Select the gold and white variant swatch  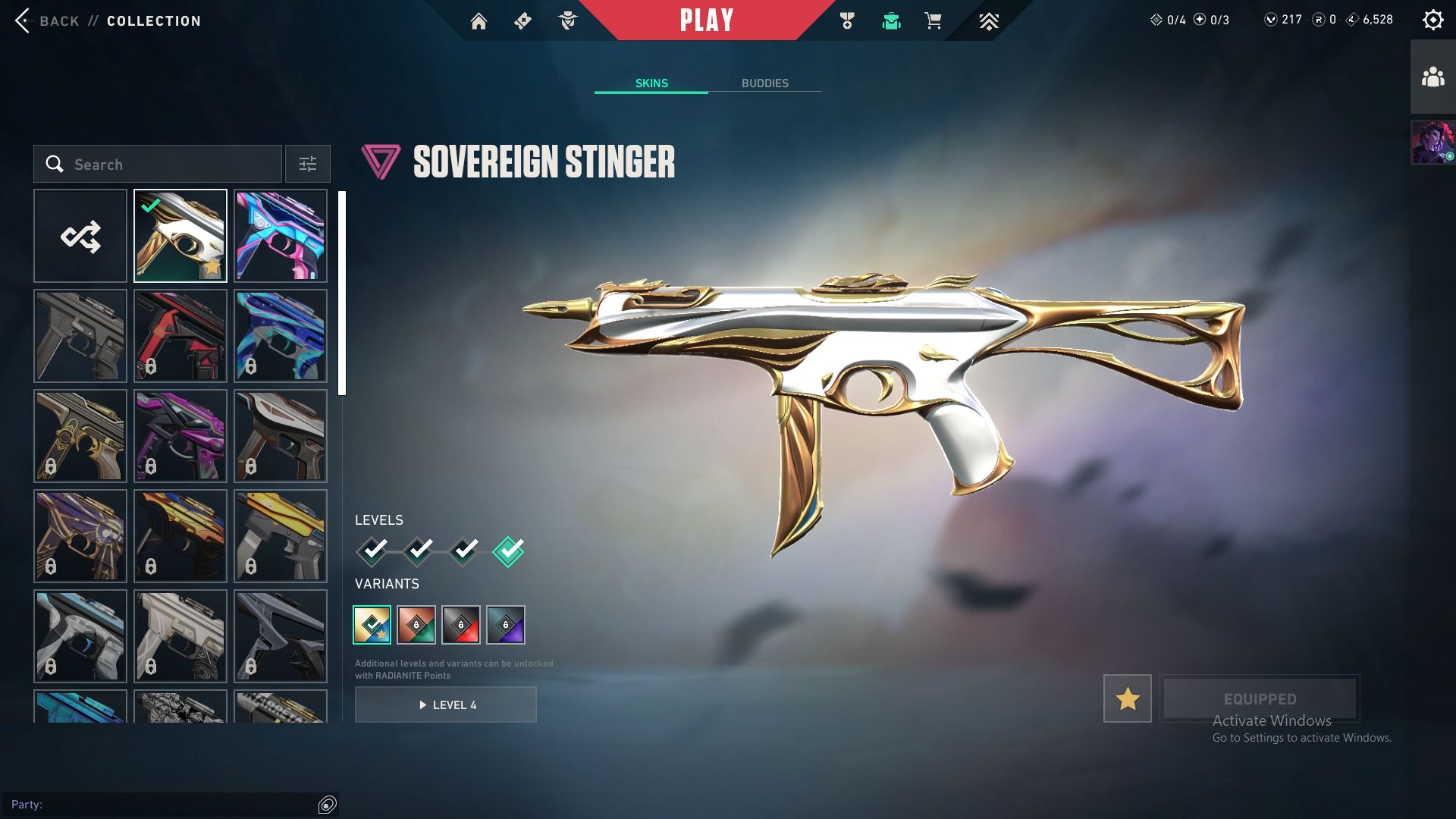click(x=372, y=625)
